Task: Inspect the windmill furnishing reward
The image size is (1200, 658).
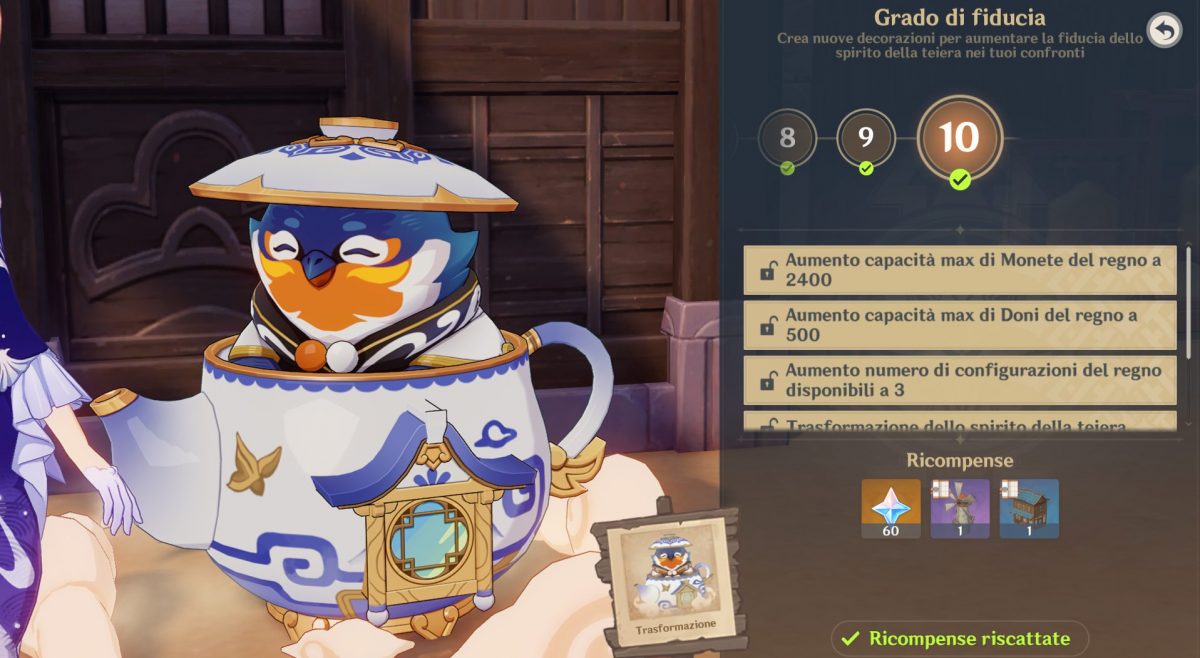Action: pos(960,508)
